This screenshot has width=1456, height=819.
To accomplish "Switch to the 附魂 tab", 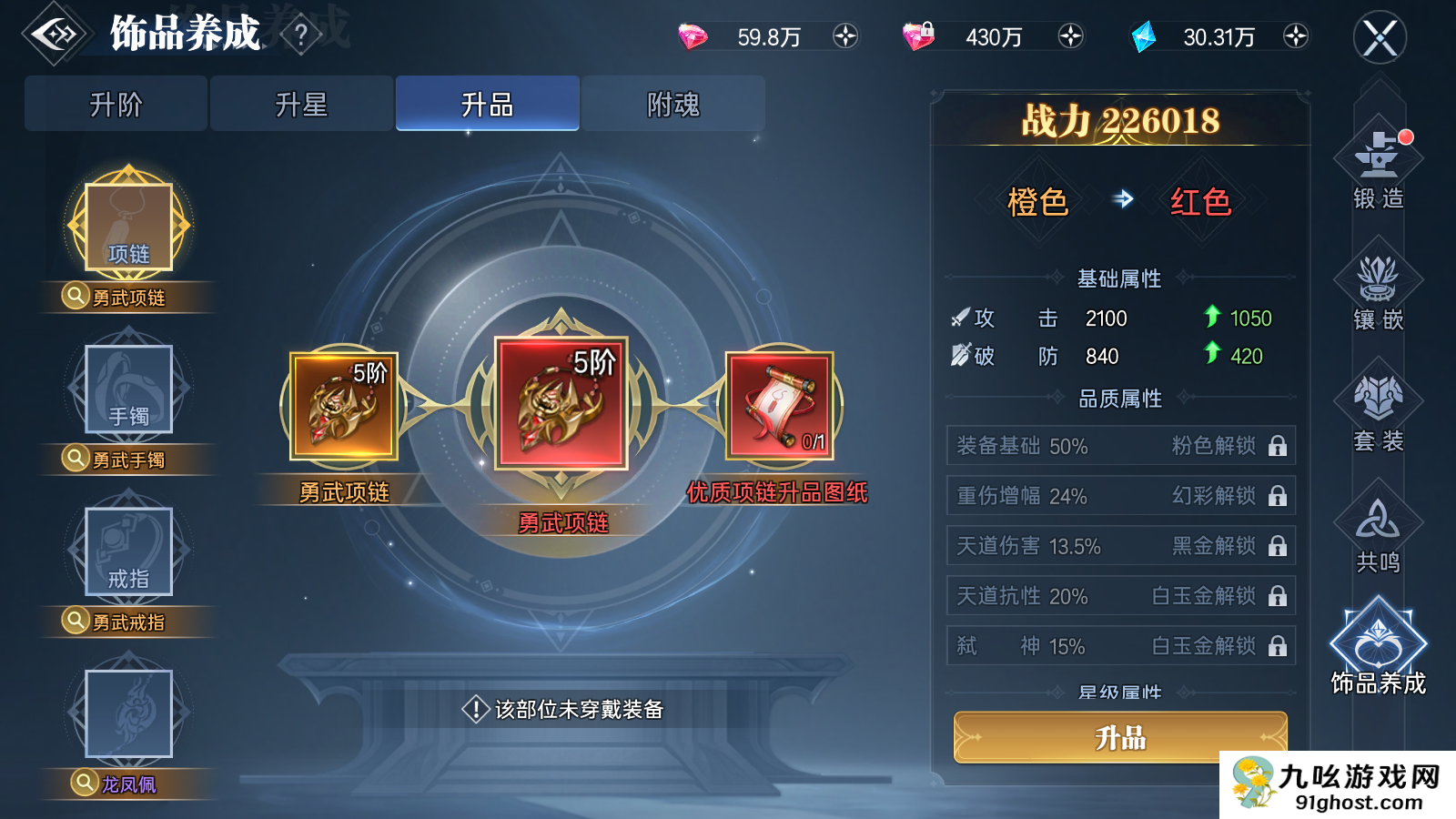I will pyautogui.click(x=673, y=103).
